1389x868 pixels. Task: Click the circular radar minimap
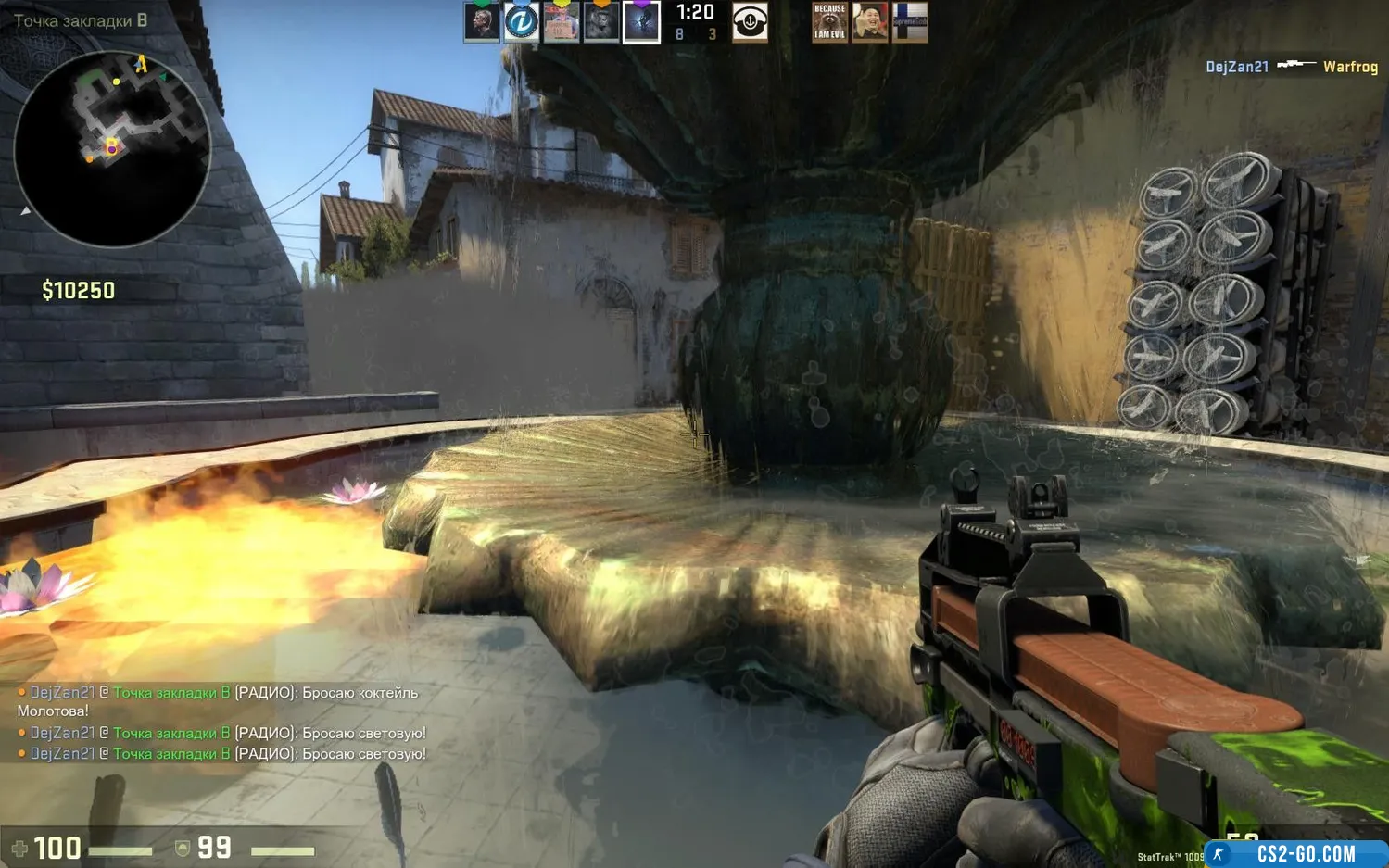112,148
